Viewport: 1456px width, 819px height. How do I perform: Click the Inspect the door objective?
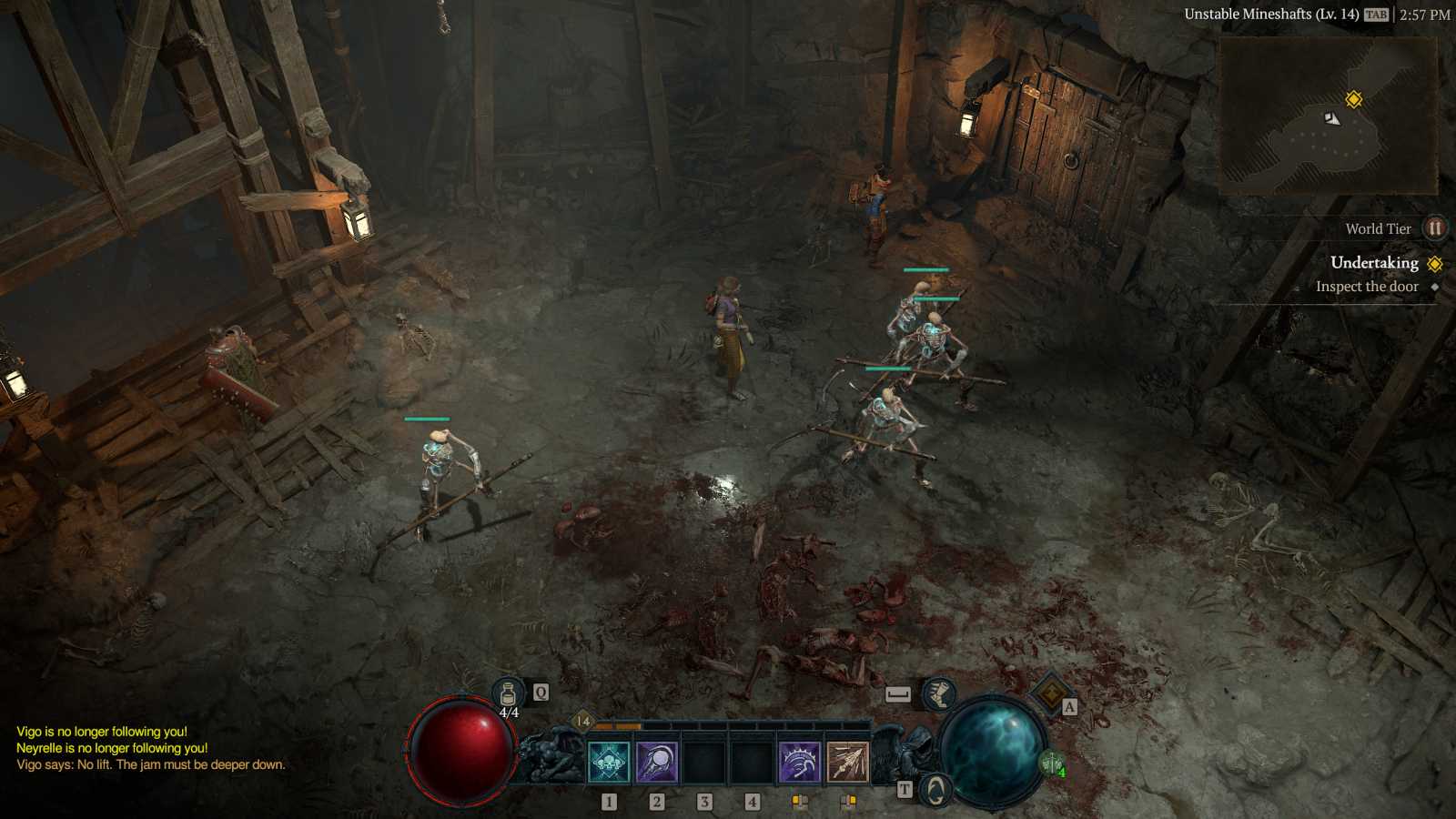click(x=1366, y=286)
